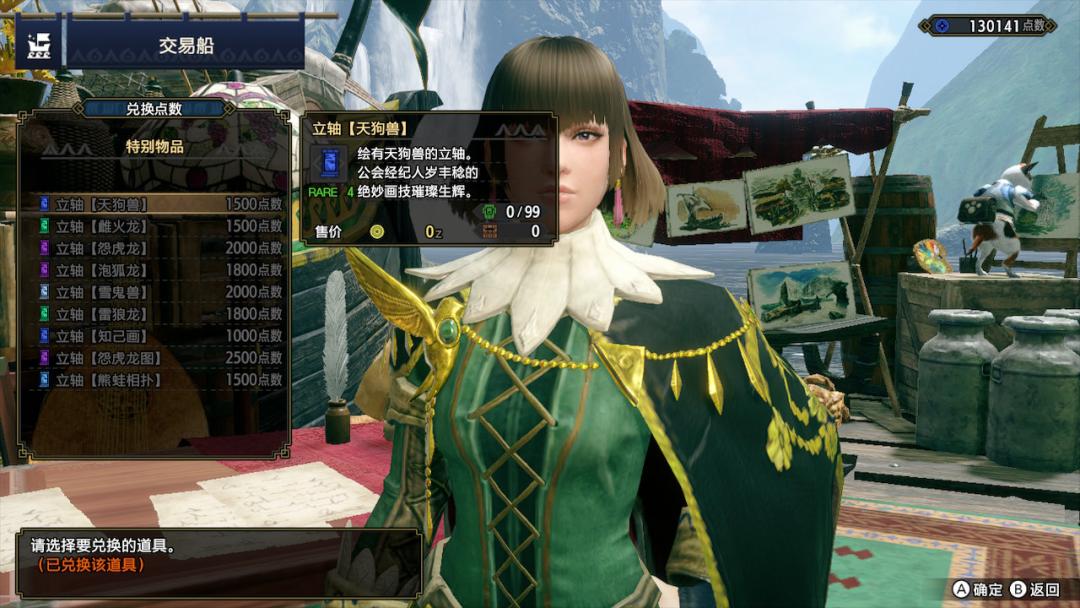
Task: Choose the 立轴【熊蛙相扑】 scroll
Action: pyautogui.click(x=160, y=380)
